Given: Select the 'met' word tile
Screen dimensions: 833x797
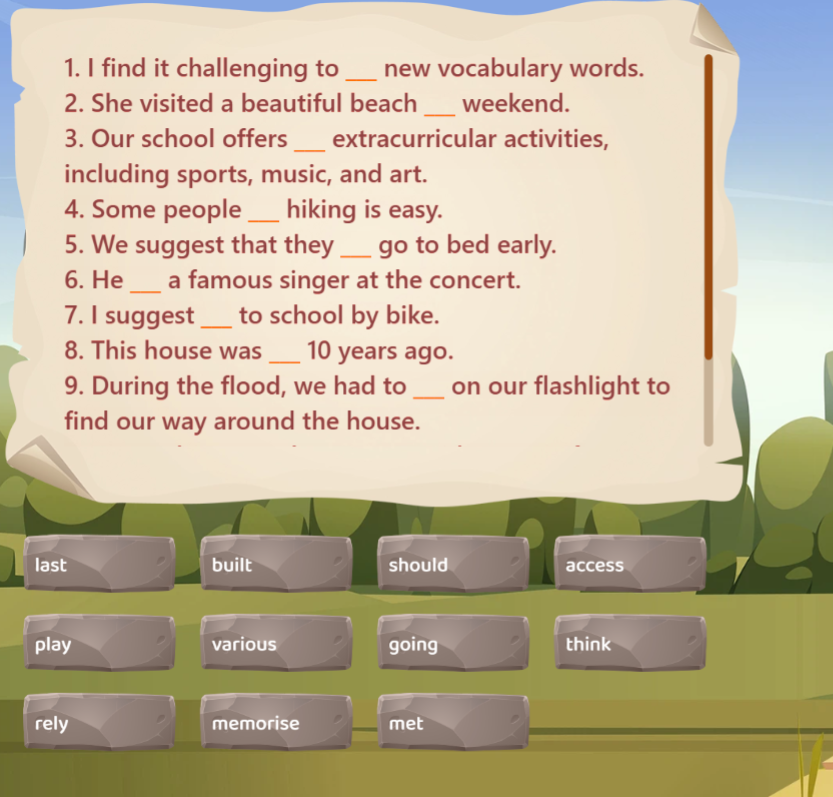Looking at the screenshot, I should coord(452,723).
